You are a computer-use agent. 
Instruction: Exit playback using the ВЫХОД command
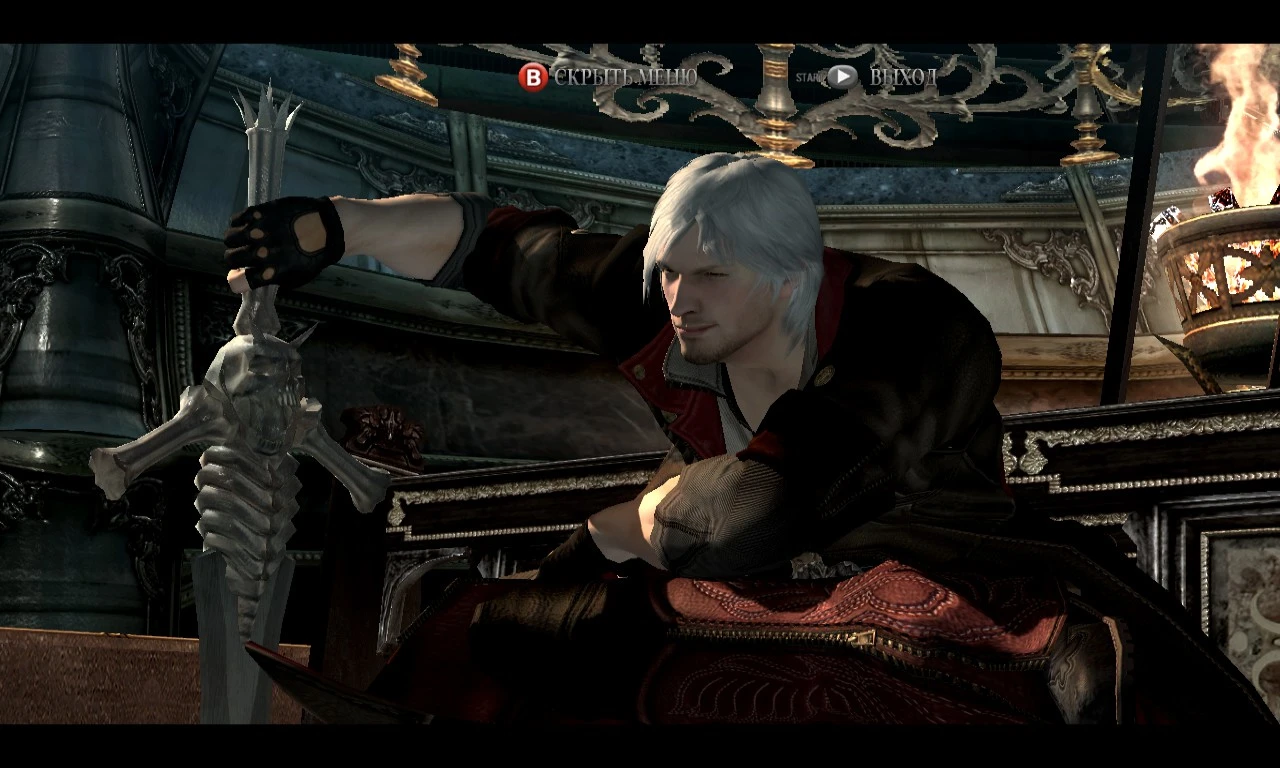(x=902, y=75)
